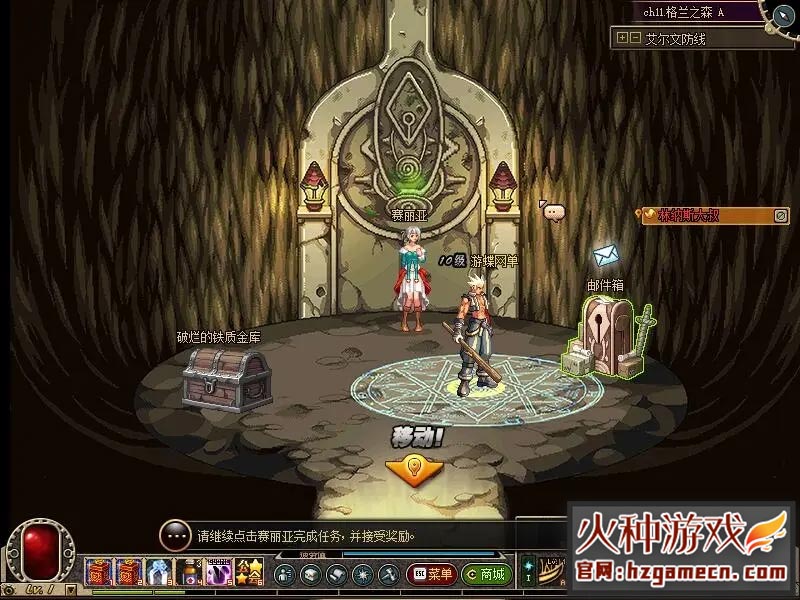Open the box-shaped inventory round button

[310, 575]
